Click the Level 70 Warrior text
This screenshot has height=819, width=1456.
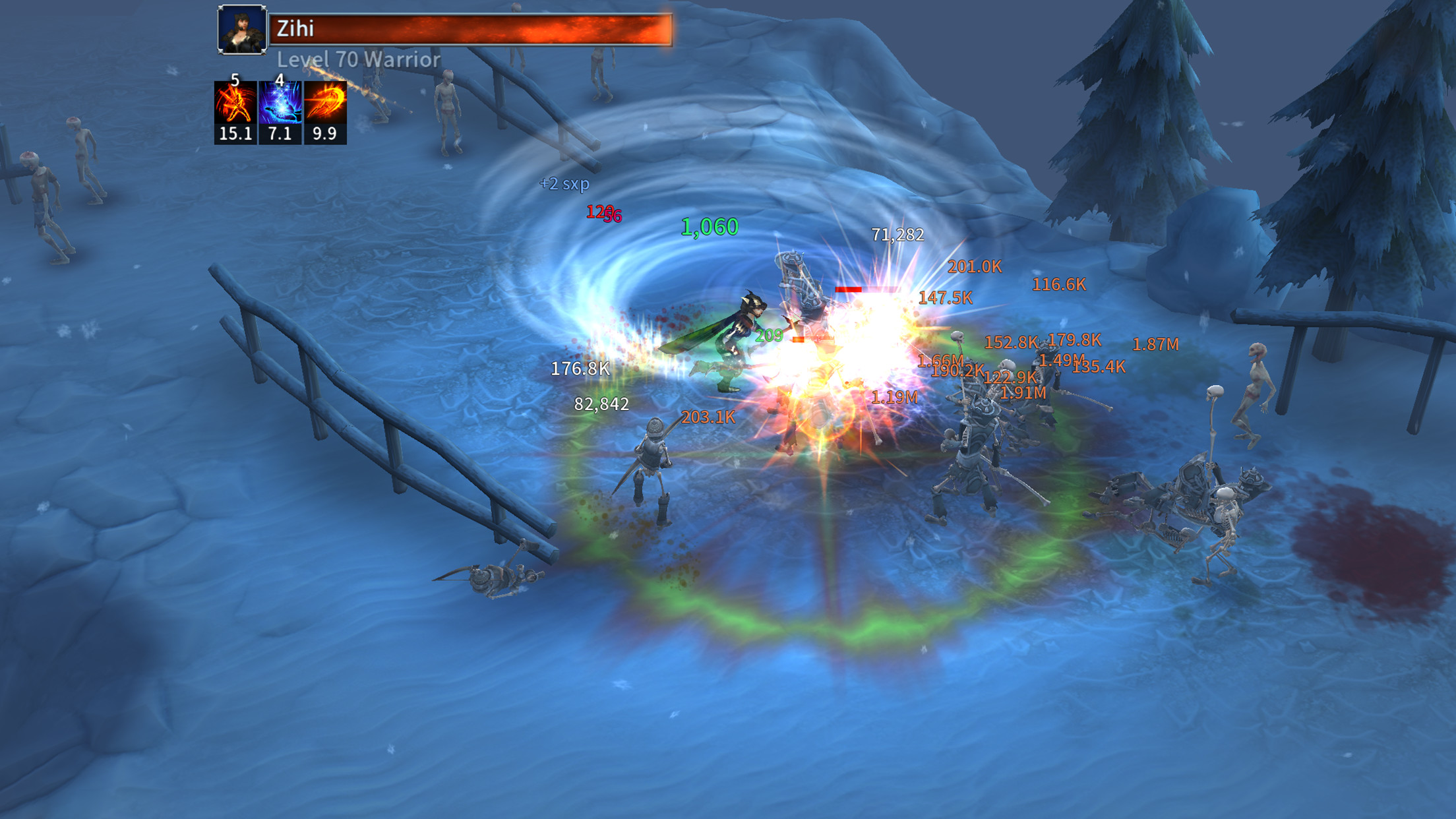(x=356, y=60)
